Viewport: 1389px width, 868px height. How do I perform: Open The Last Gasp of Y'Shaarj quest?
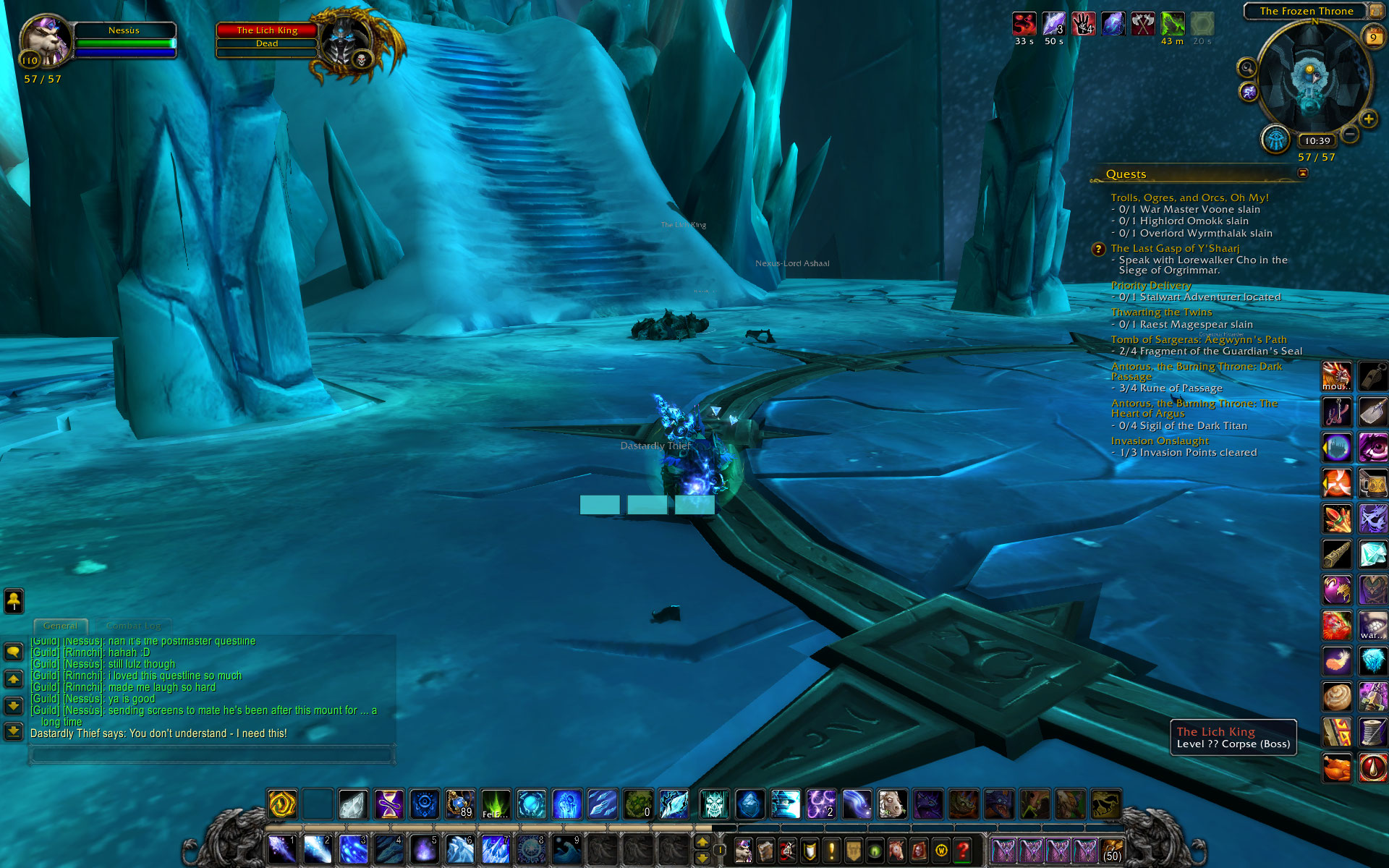coord(1175,248)
